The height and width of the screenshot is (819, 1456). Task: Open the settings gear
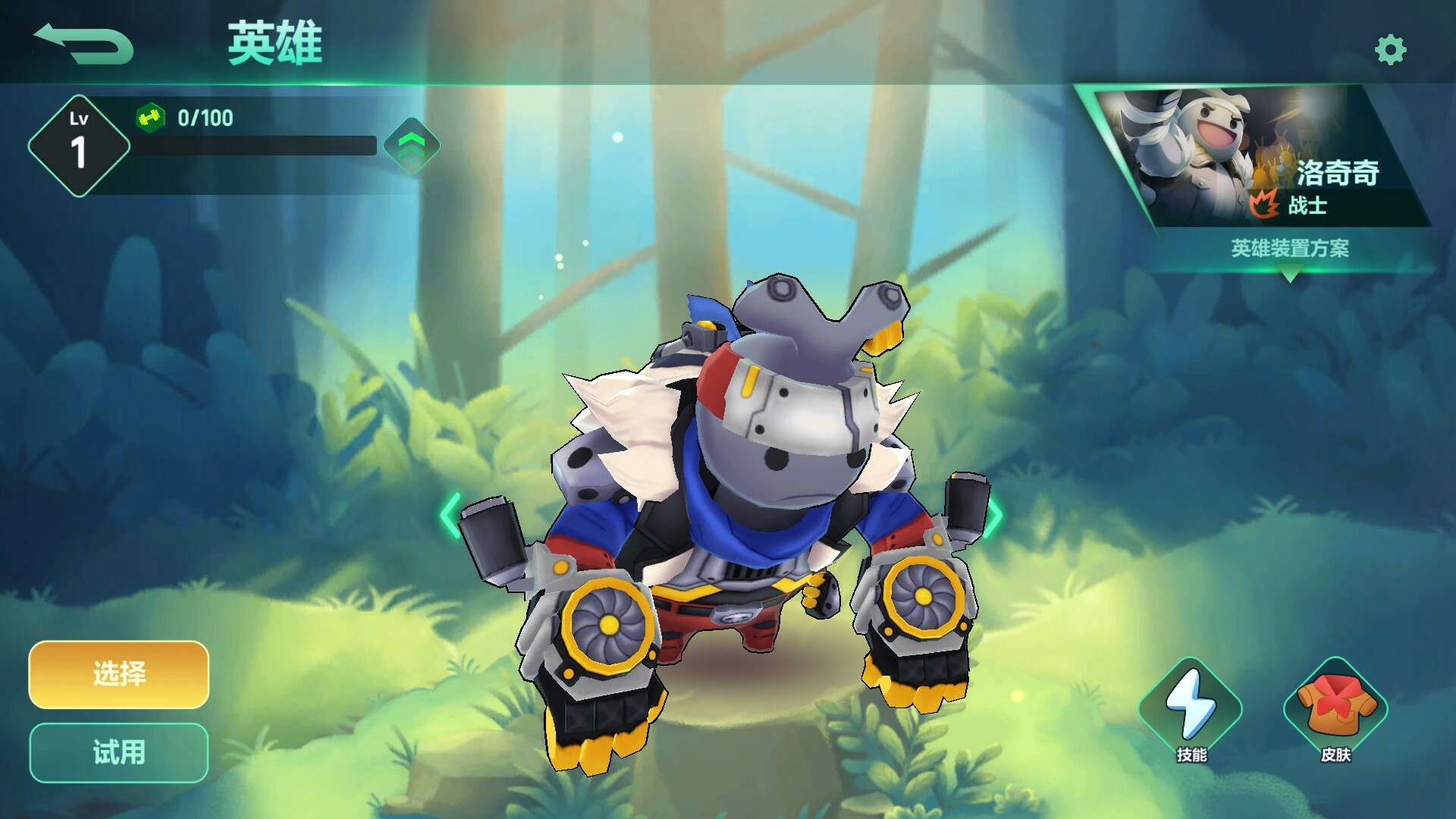click(1390, 49)
